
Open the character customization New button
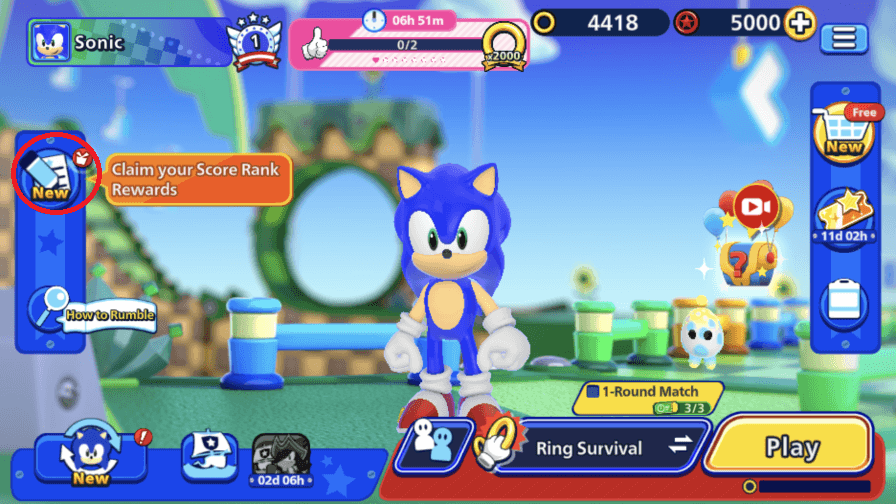click(x=90, y=456)
